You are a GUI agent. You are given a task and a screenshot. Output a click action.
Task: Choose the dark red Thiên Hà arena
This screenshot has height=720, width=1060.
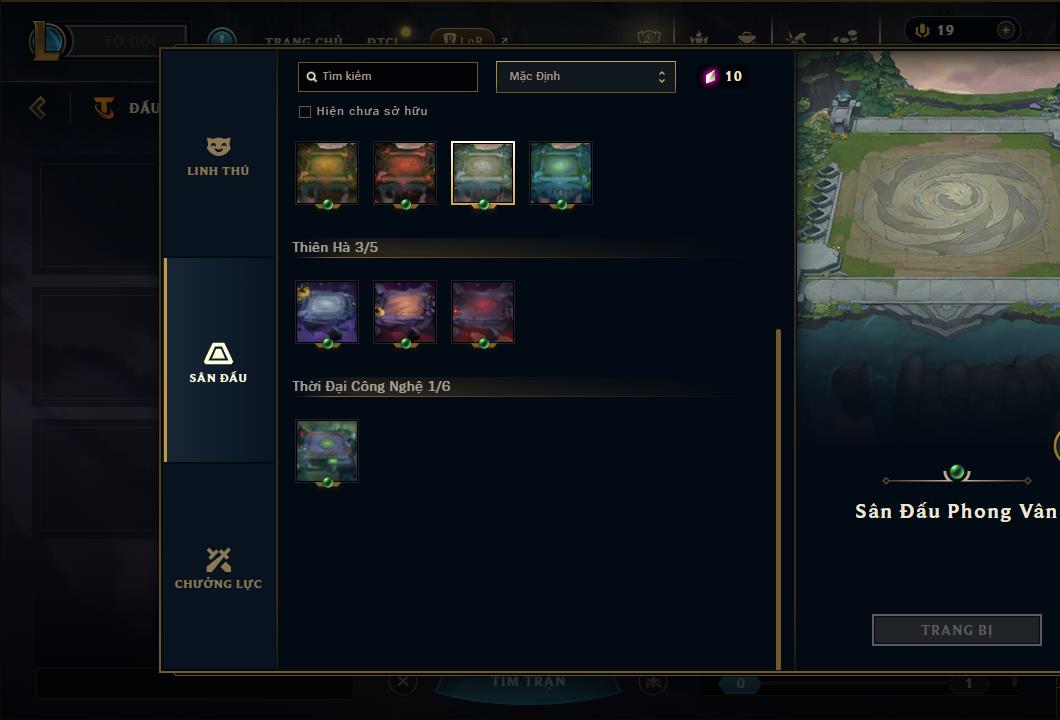tap(483, 312)
